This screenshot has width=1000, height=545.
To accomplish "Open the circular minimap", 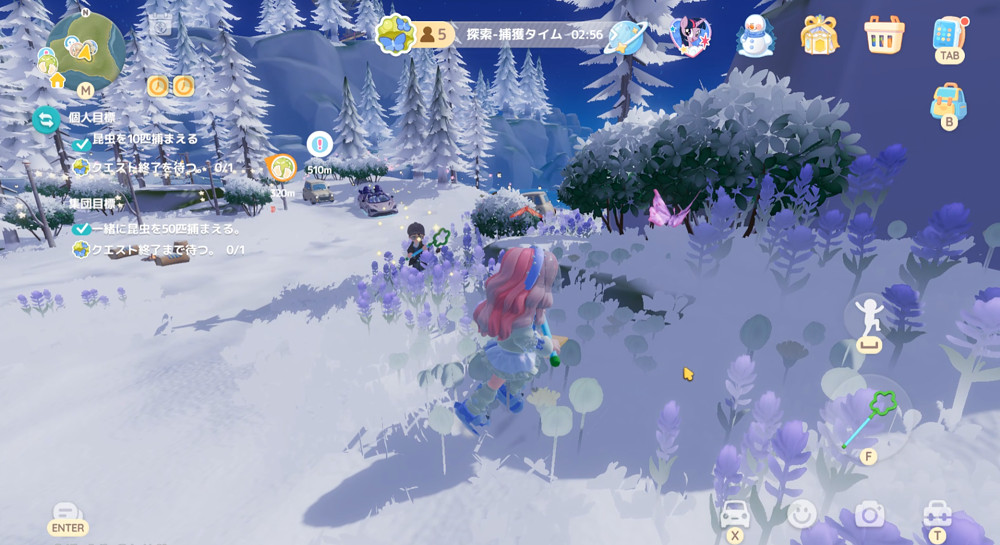I will pyautogui.click(x=86, y=50).
